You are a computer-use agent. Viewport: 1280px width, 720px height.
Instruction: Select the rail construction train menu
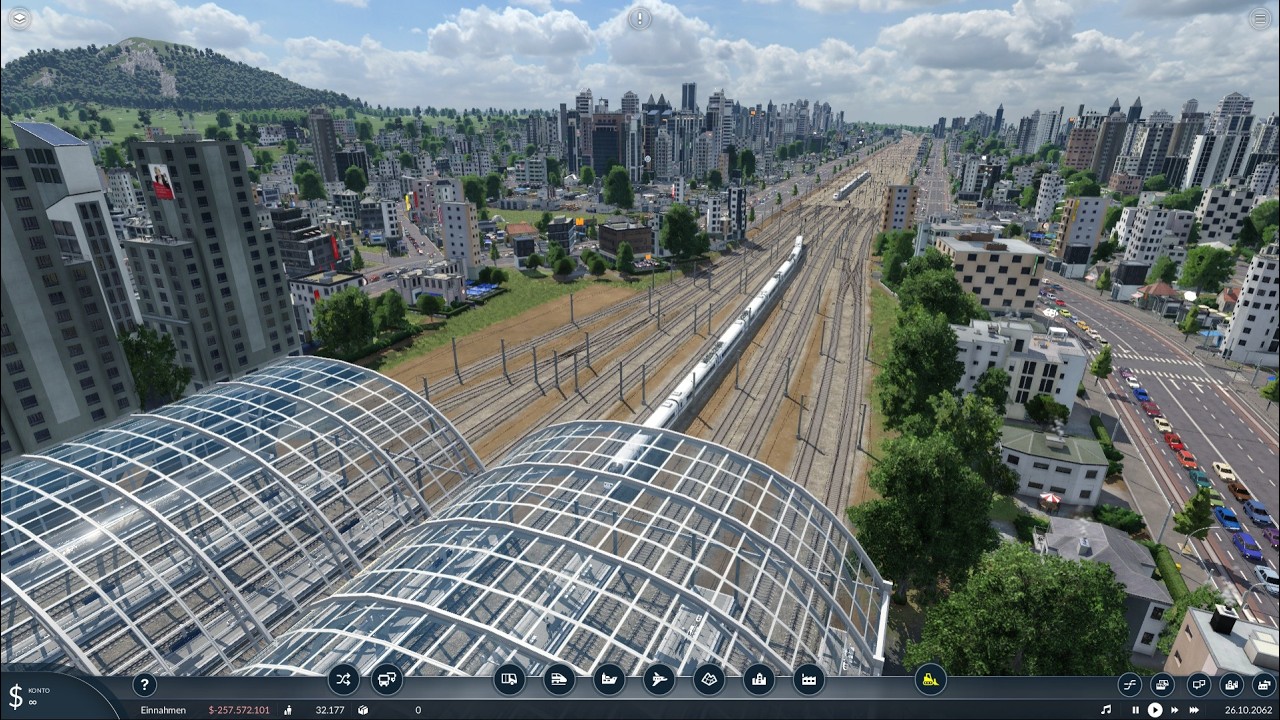pos(559,680)
